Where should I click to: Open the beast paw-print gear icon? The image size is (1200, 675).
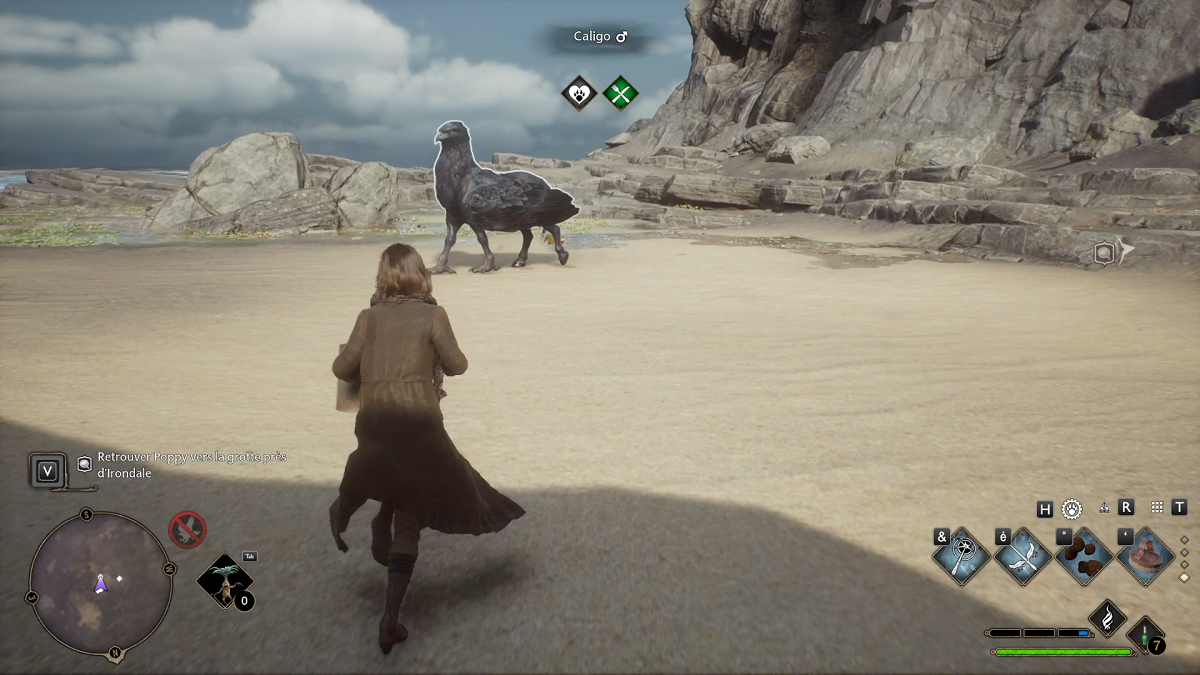point(1072,508)
